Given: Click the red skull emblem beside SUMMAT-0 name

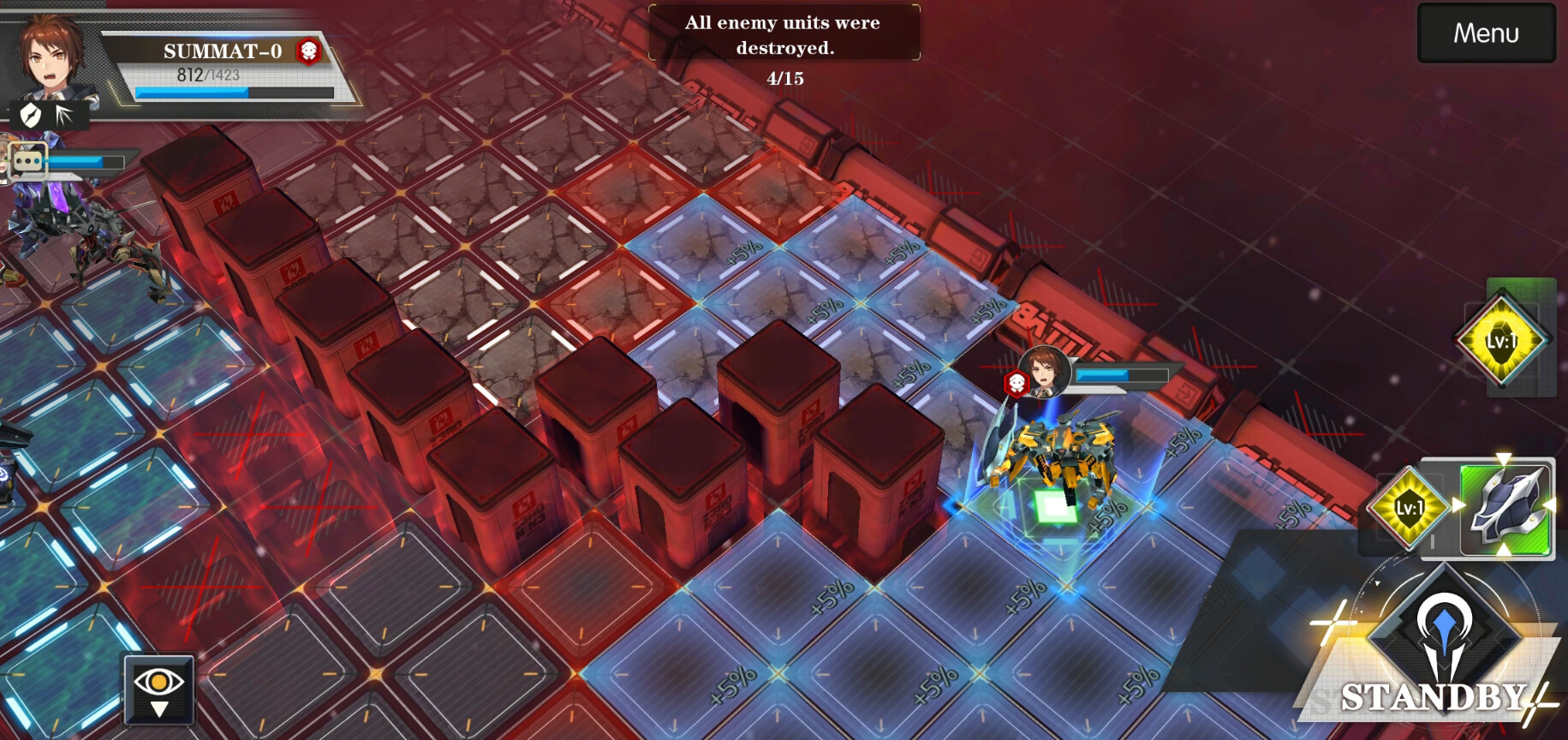Looking at the screenshot, I should pyautogui.click(x=307, y=51).
